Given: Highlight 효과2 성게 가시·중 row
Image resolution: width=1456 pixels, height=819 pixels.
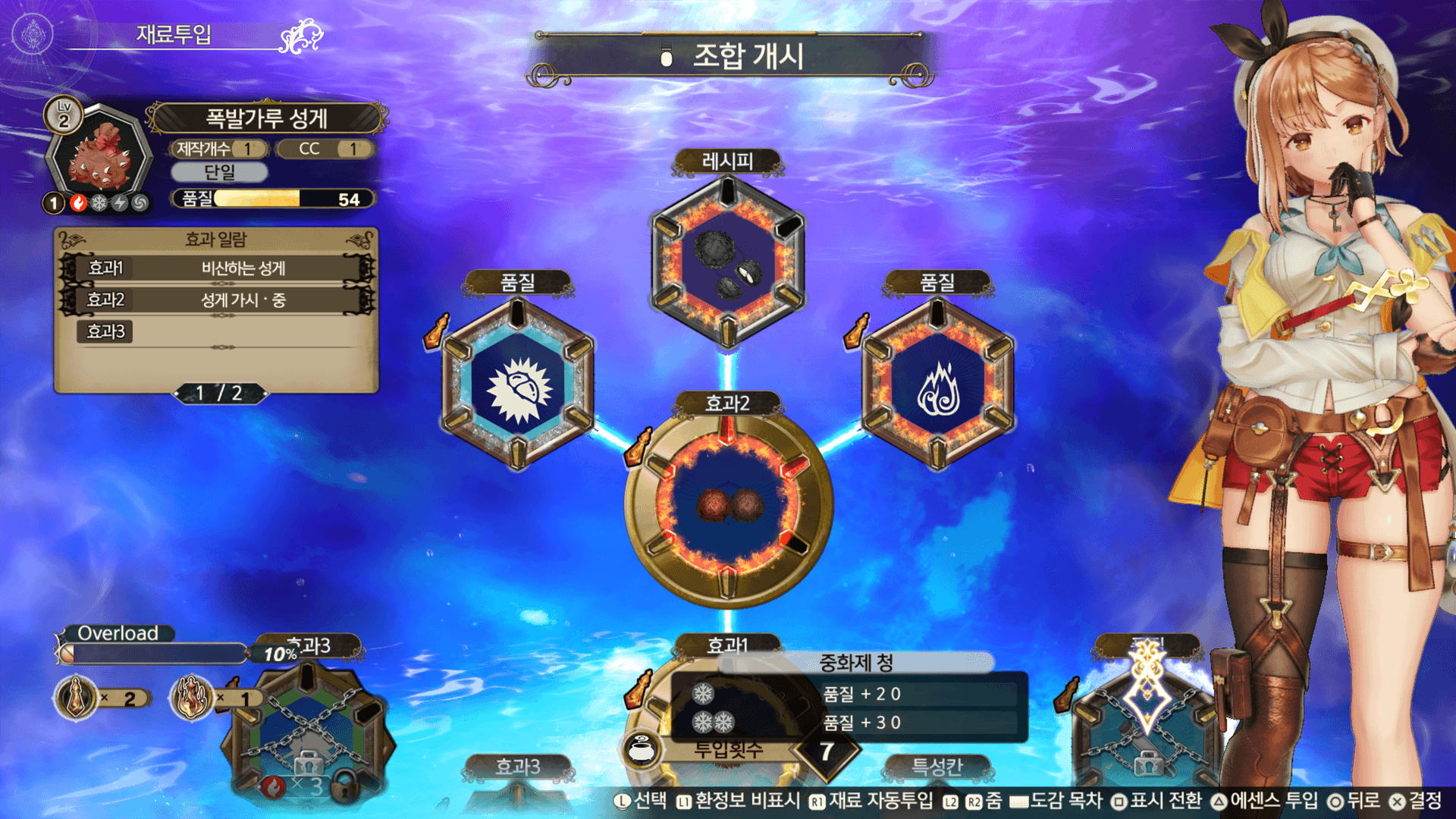Looking at the screenshot, I should pos(218,300).
